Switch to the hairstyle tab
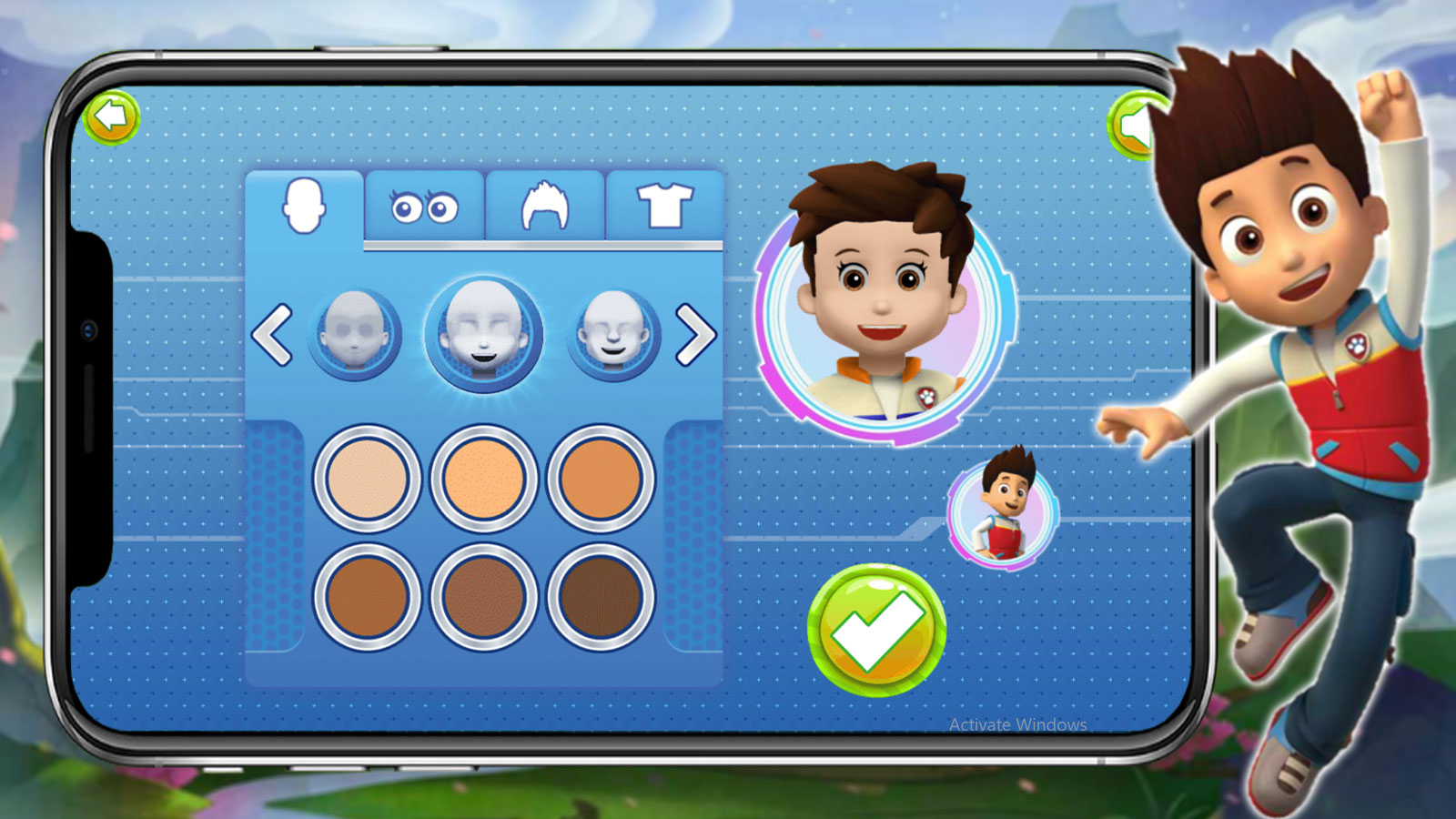 [544, 207]
